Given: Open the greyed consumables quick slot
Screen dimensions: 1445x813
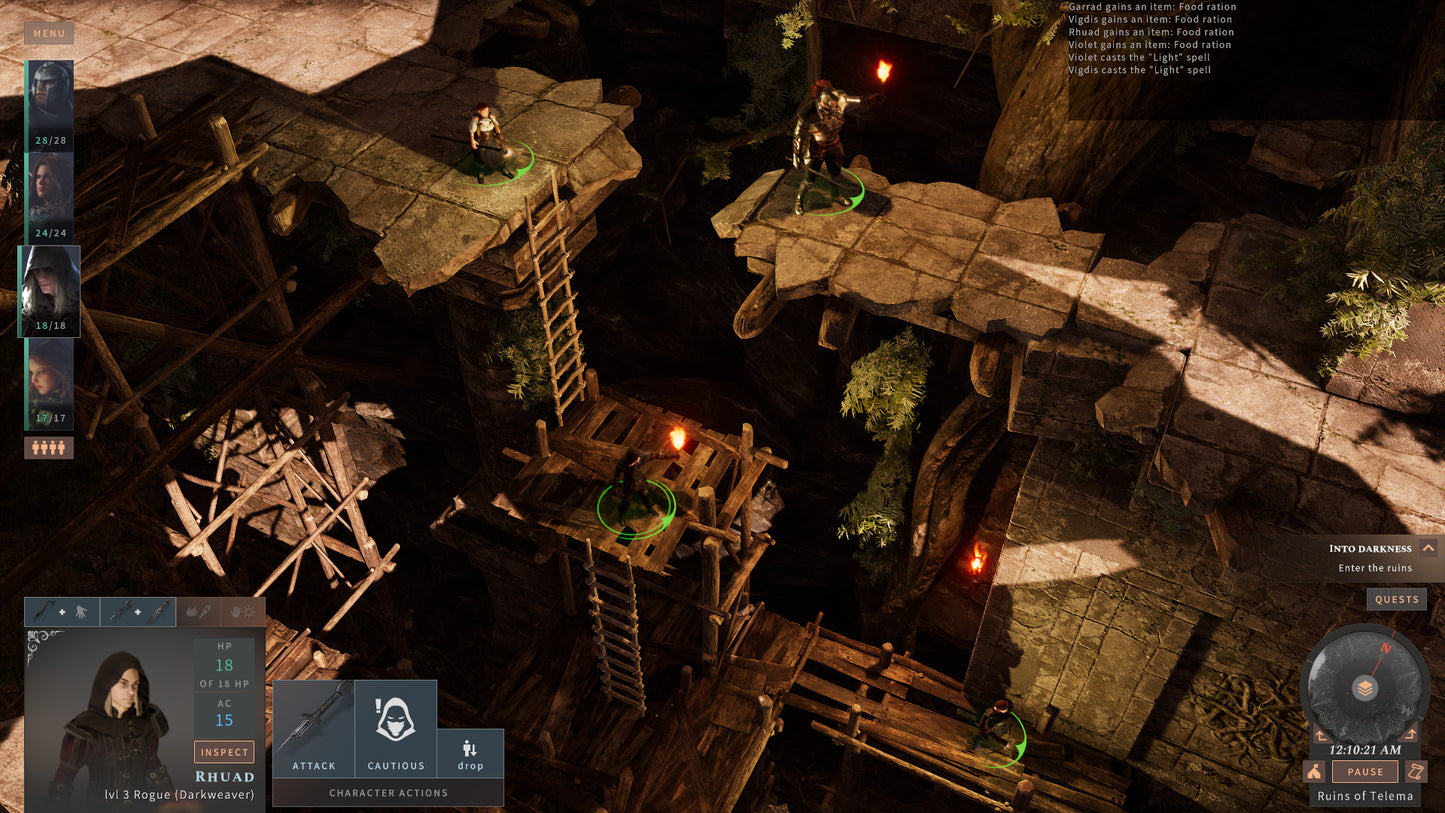Looking at the screenshot, I should [x=199, y=612].
